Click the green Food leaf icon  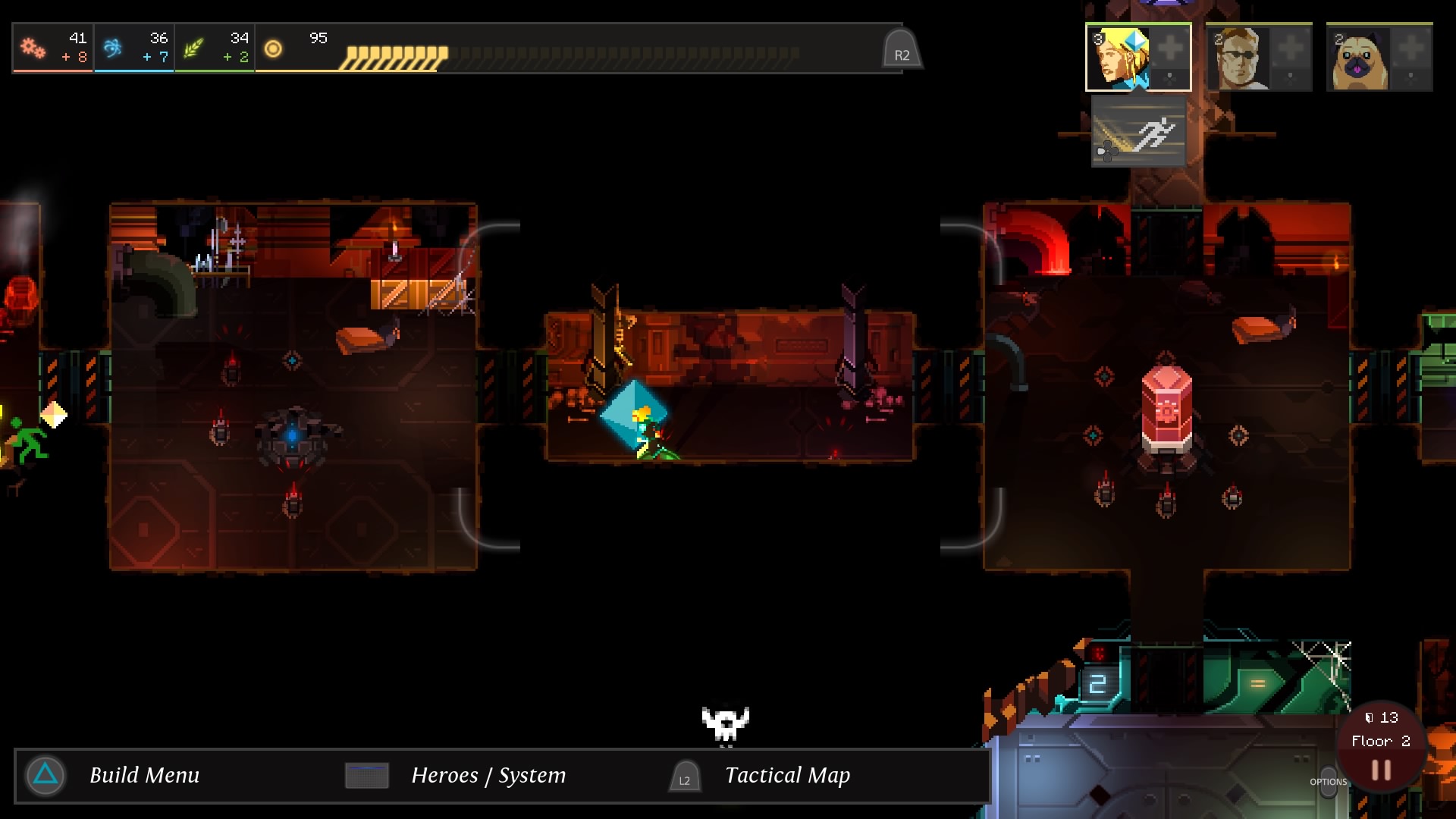[x=194, y=47]
